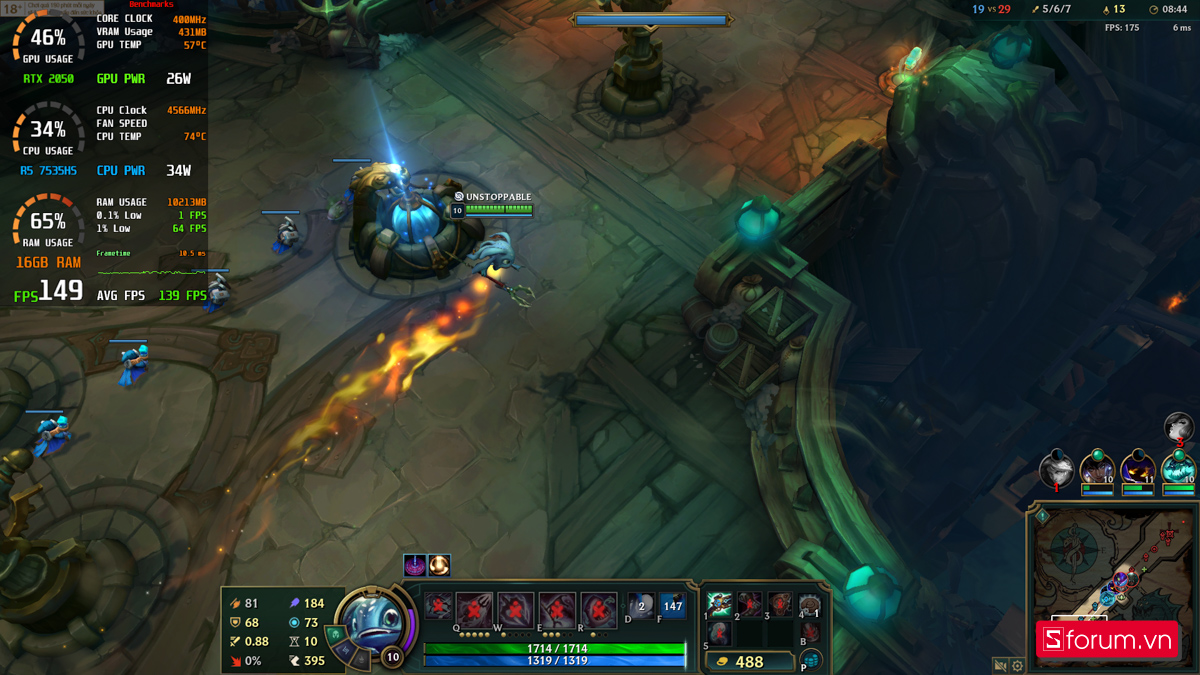
Task: Use the D summoner spell
Action: pyautogui.click(x=641, y=605)
